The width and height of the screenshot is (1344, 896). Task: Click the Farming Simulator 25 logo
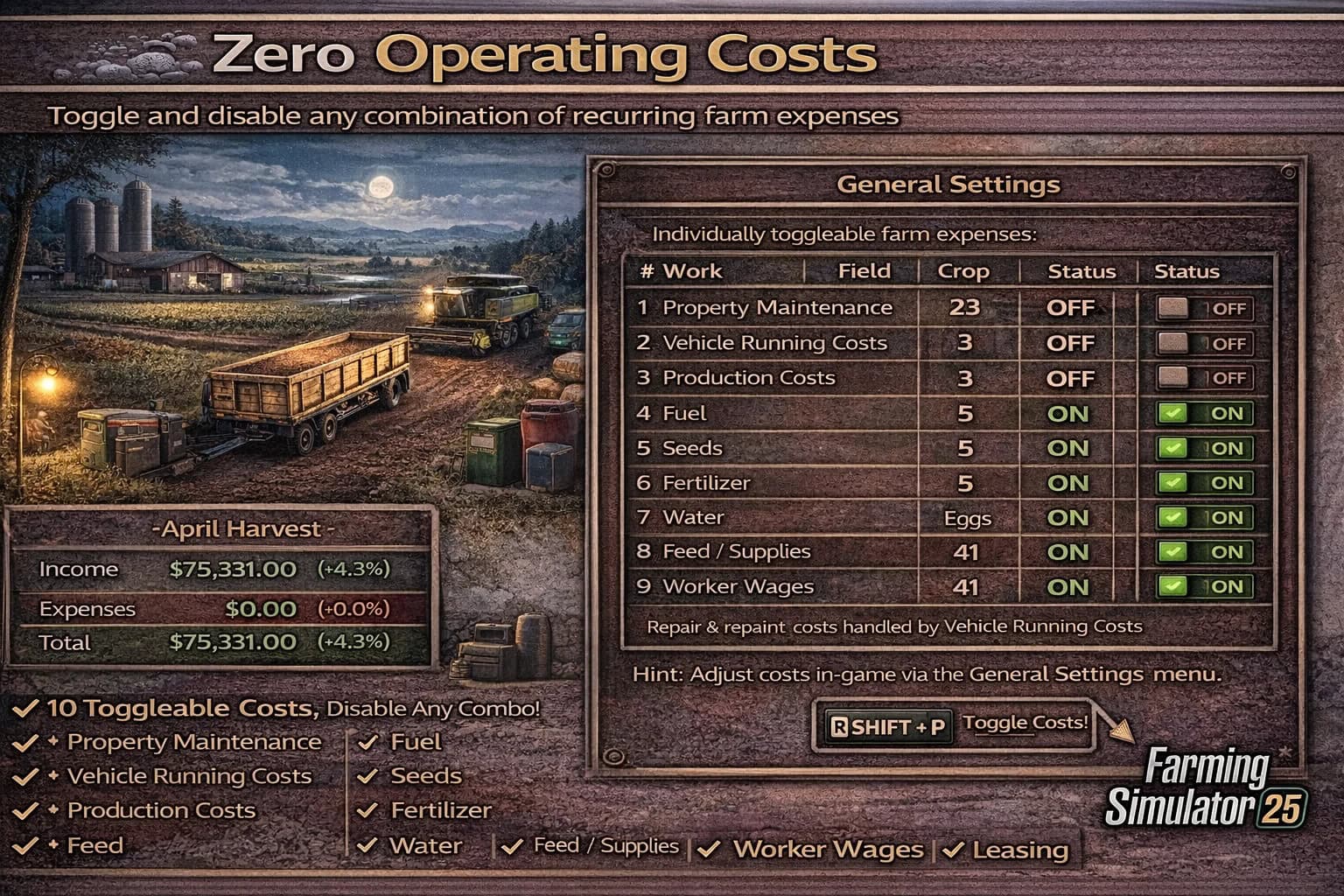tap(1207, 787)
